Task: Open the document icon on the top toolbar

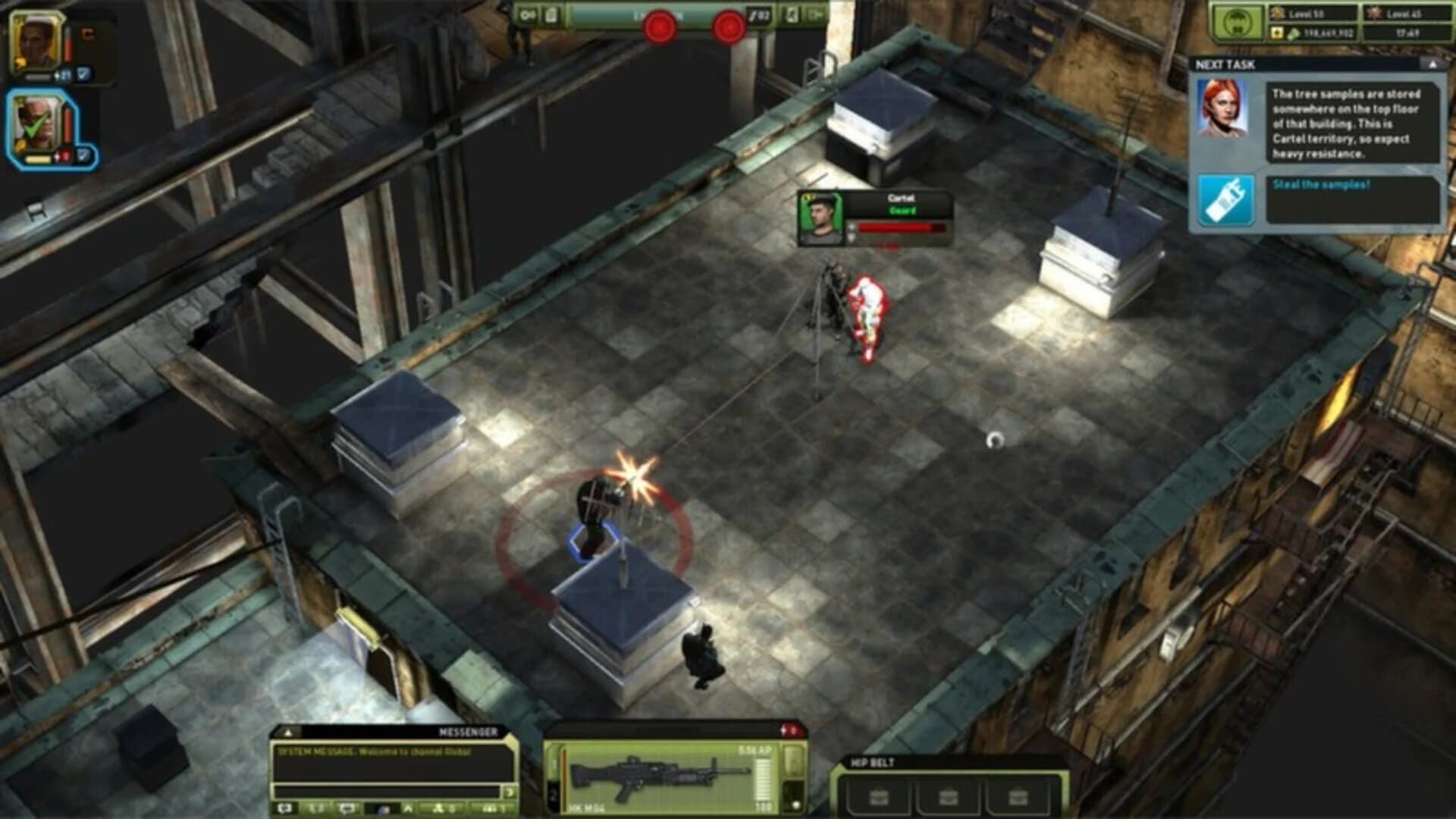Action: pyautogui.click(x=551, y=15)
